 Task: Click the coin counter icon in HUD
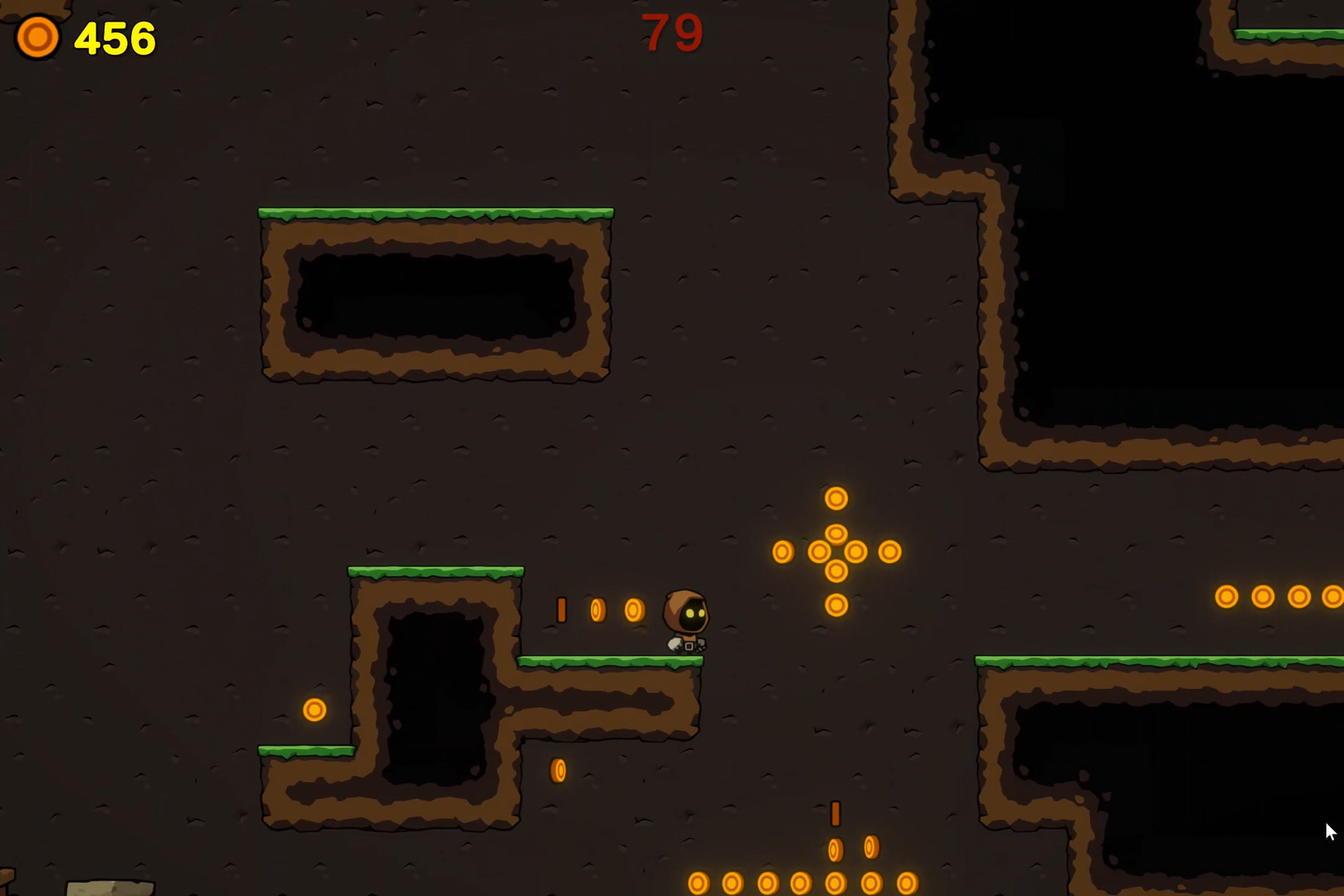(37, 37)
